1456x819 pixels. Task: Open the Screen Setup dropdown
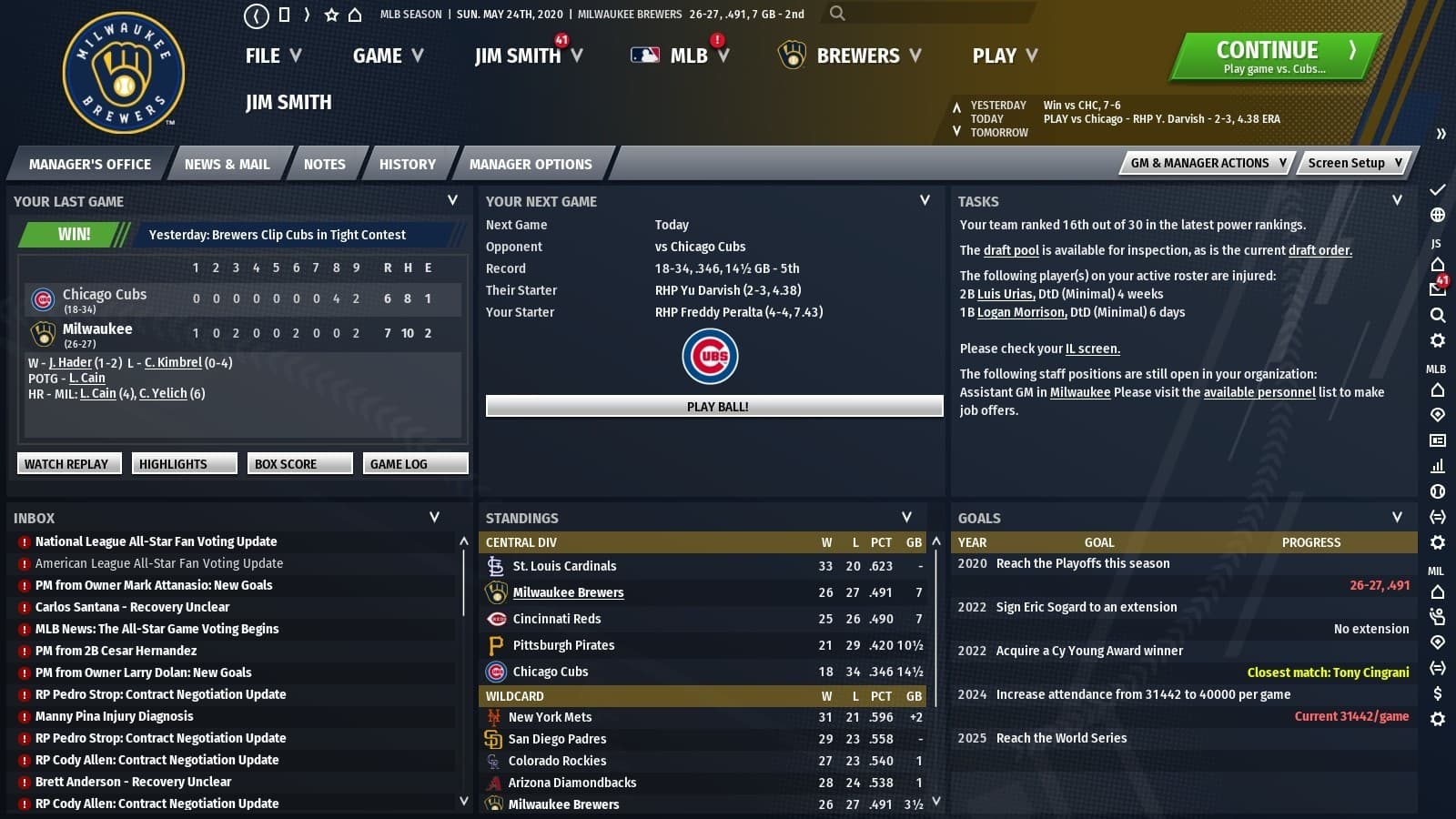click(1352, 163)
